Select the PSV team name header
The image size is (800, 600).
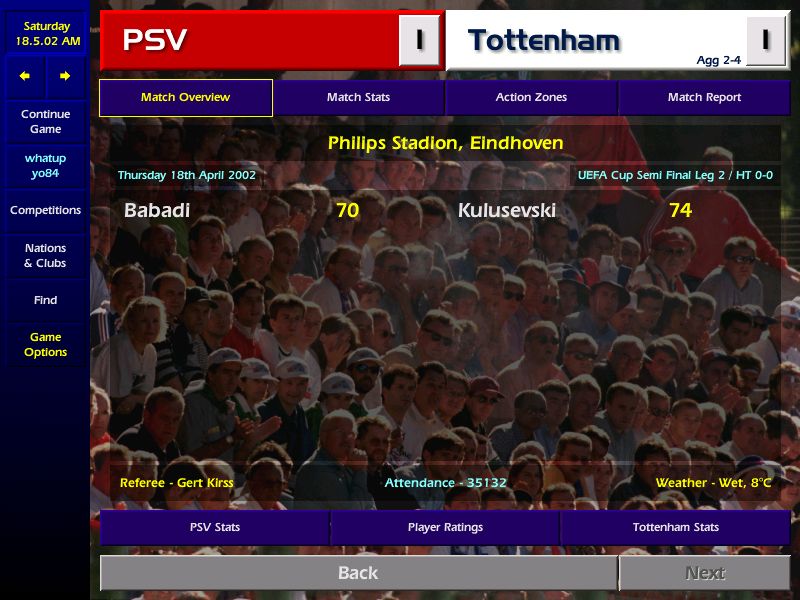tap(155, 41)
